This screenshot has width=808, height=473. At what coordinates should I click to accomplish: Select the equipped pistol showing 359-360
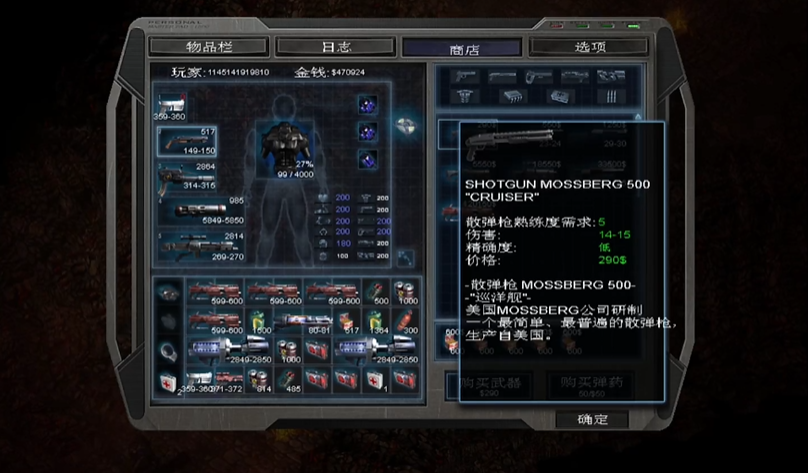point(171,105)
